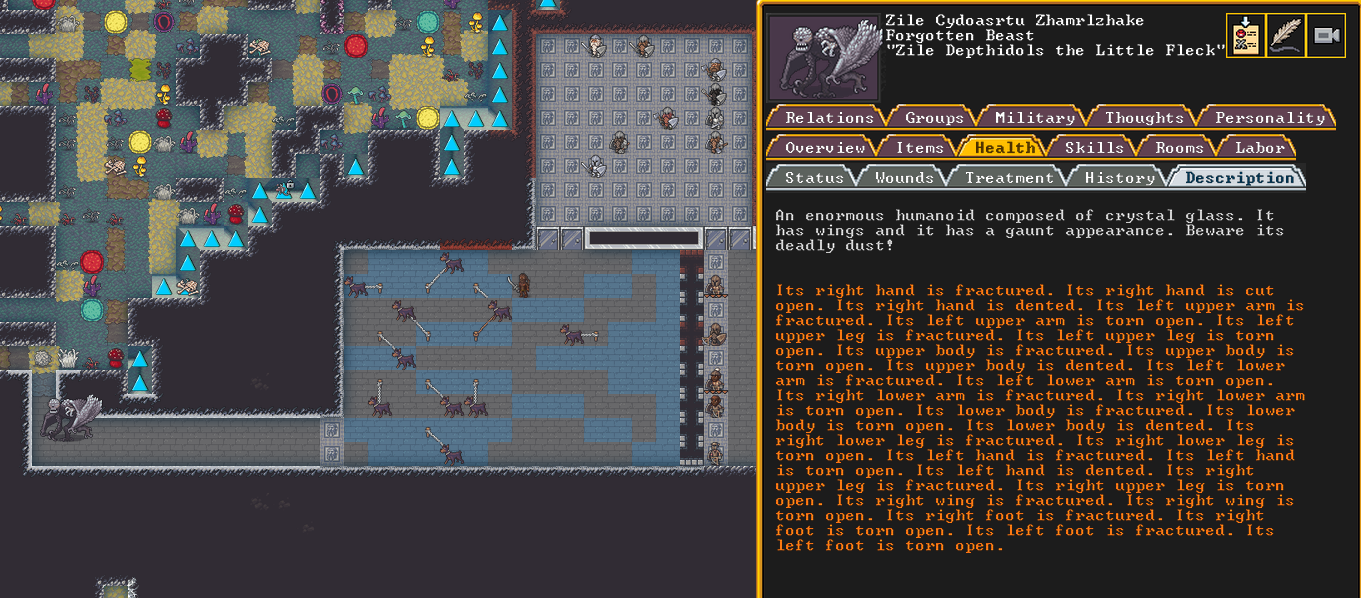Open the Wounds sub-tab
Screen dimensions: 1361x598
[904, 178]
